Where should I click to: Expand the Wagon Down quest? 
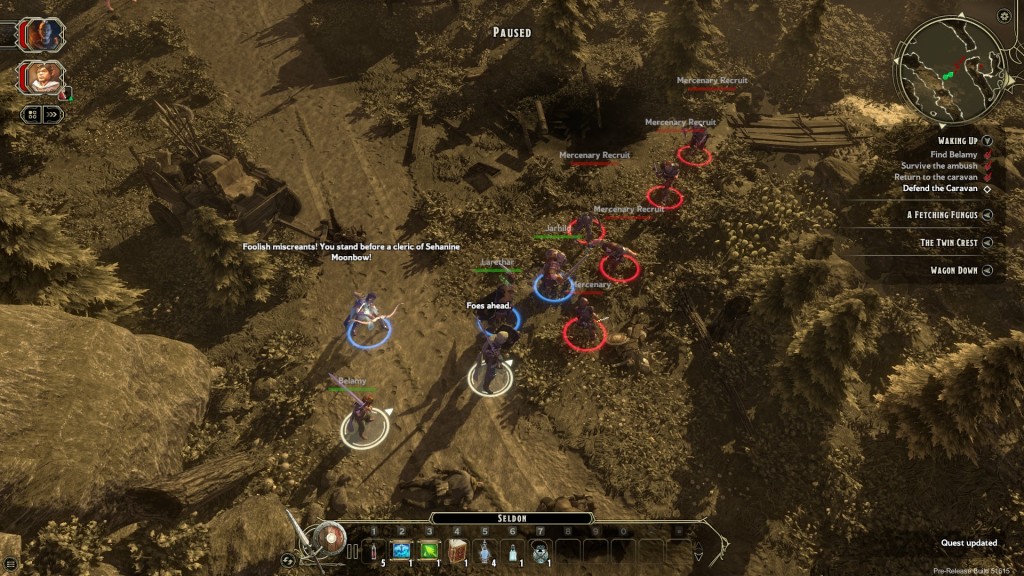click(987, 270)
